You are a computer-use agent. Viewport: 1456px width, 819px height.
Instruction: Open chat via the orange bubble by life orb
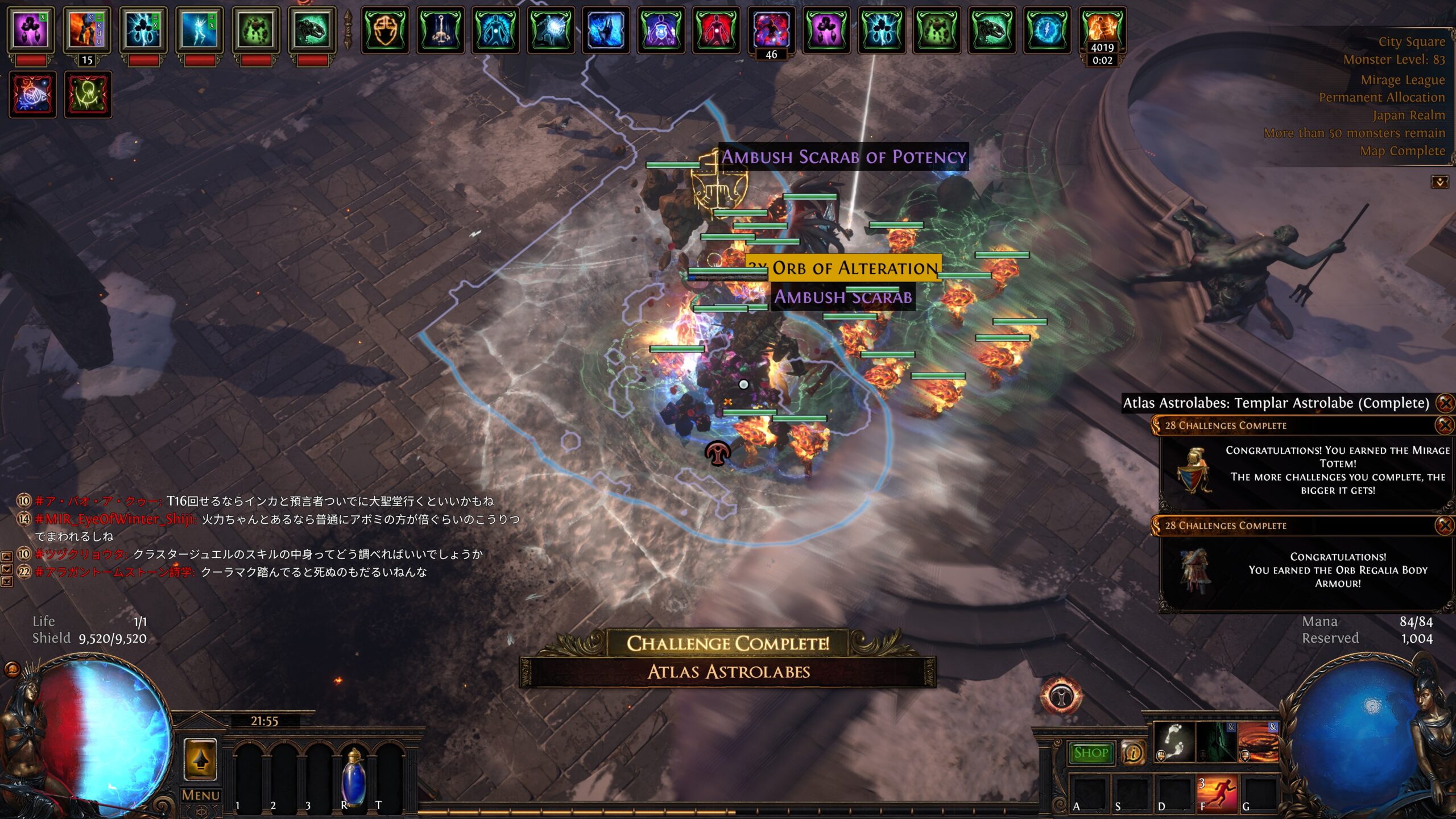click(12, 669)
